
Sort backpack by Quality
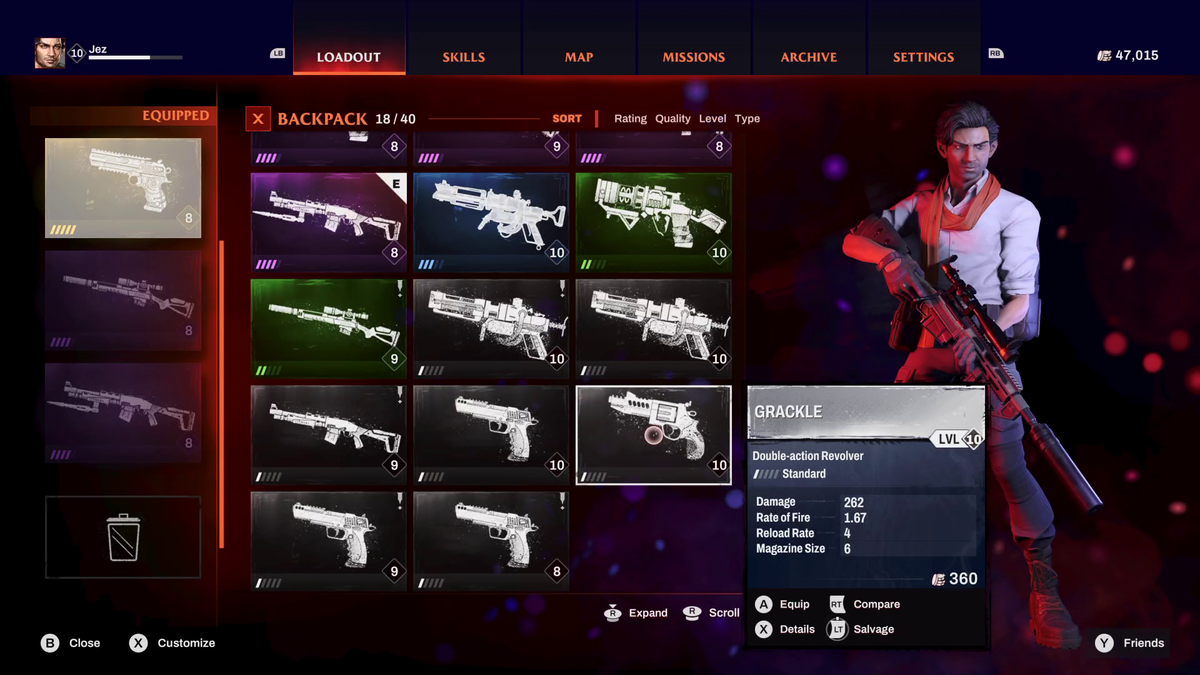pyautogui.click(x=673, y=119)
